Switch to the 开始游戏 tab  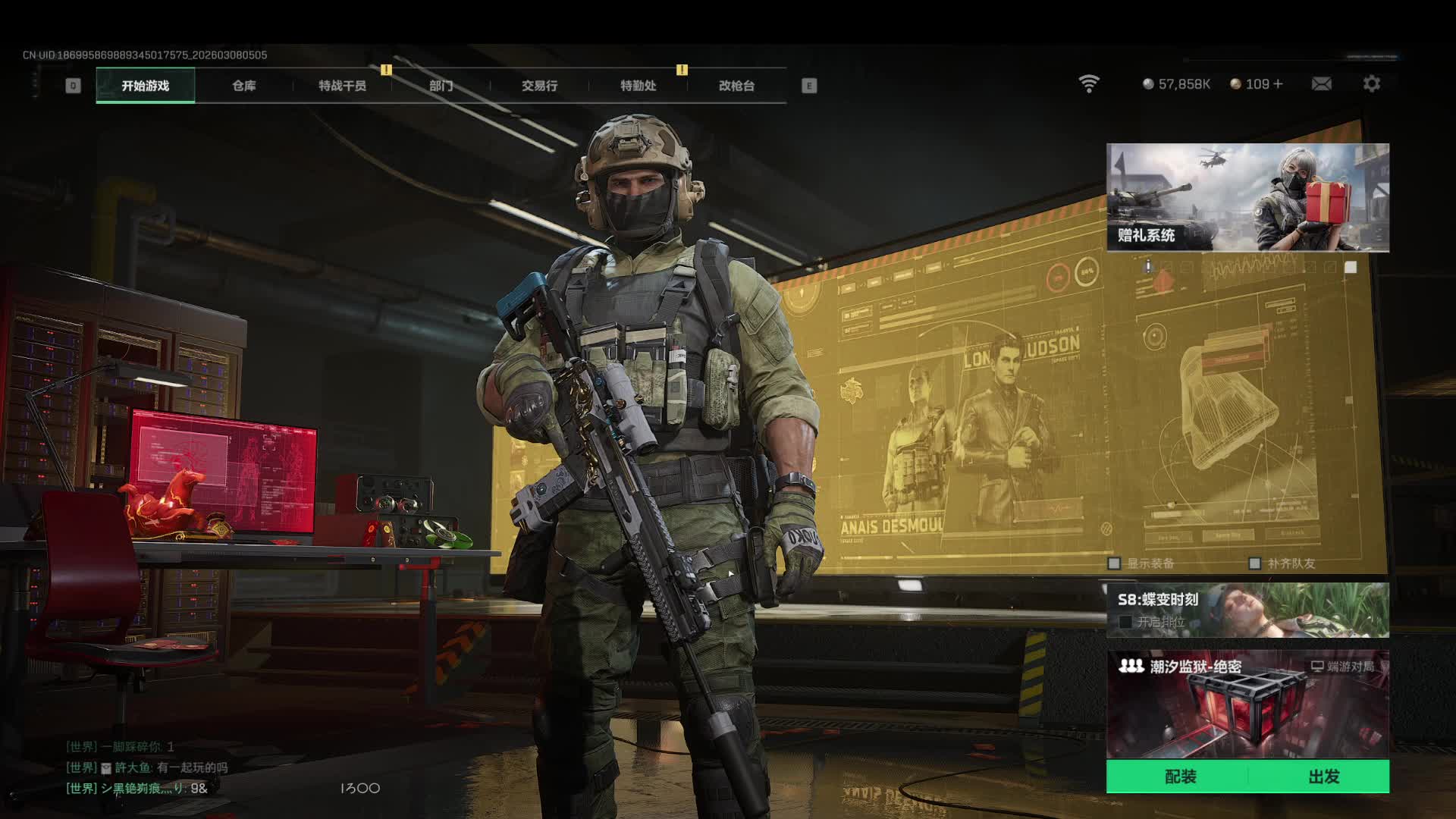pyautogui.click(x=145, y=86)
